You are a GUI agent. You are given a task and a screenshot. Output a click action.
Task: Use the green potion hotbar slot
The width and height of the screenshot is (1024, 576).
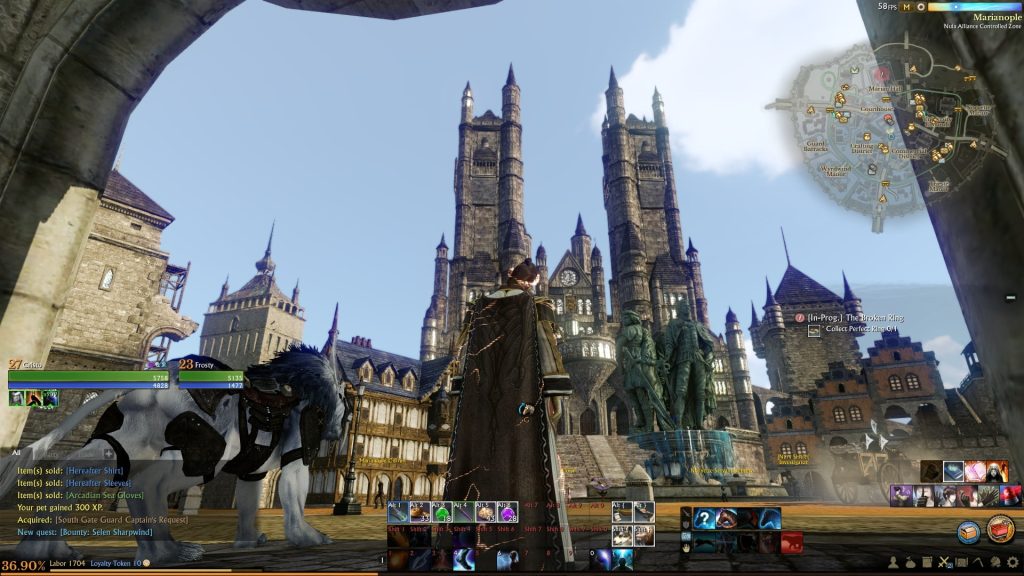441,513
